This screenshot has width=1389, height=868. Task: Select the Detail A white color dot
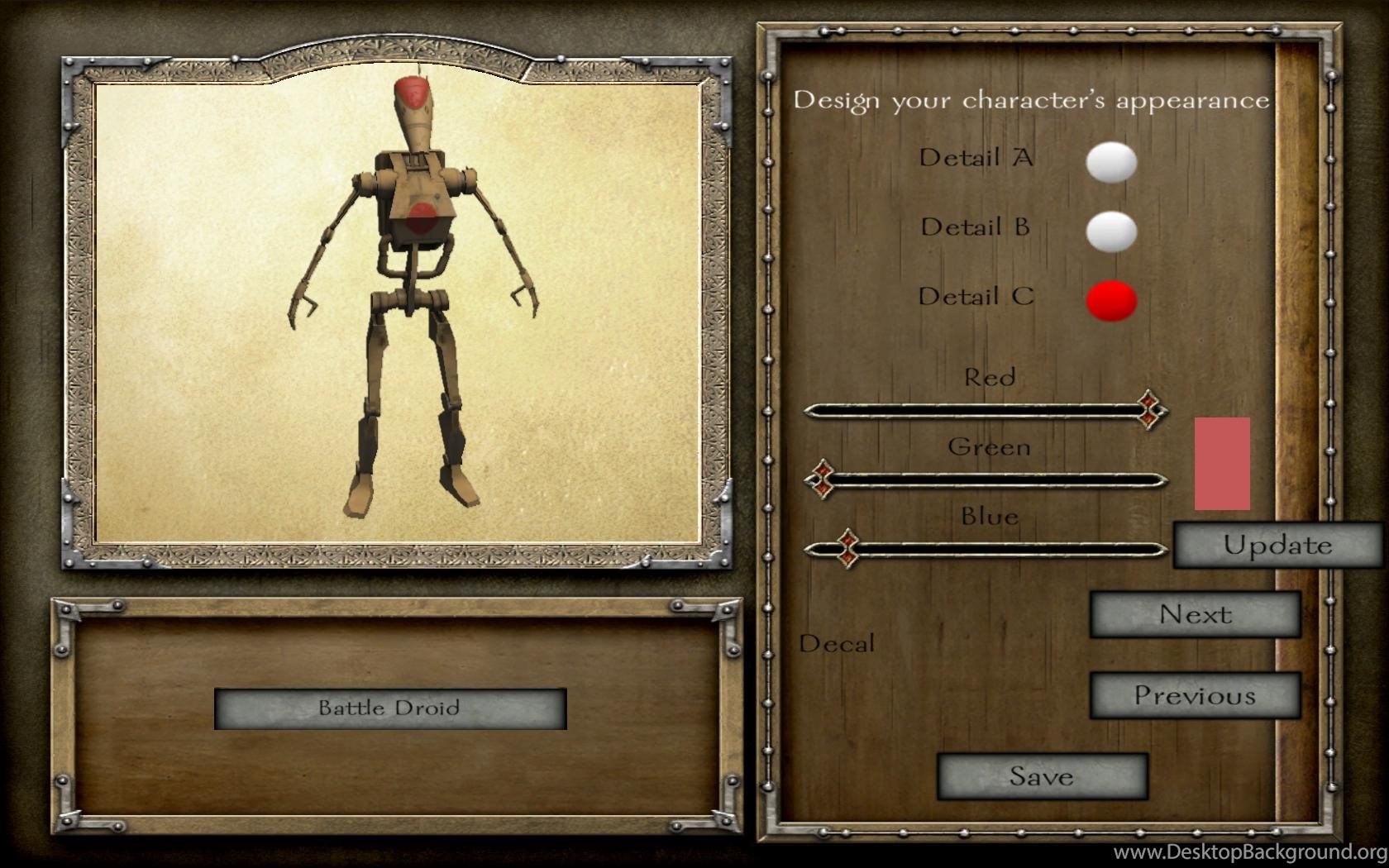[x=1111, y=162]
